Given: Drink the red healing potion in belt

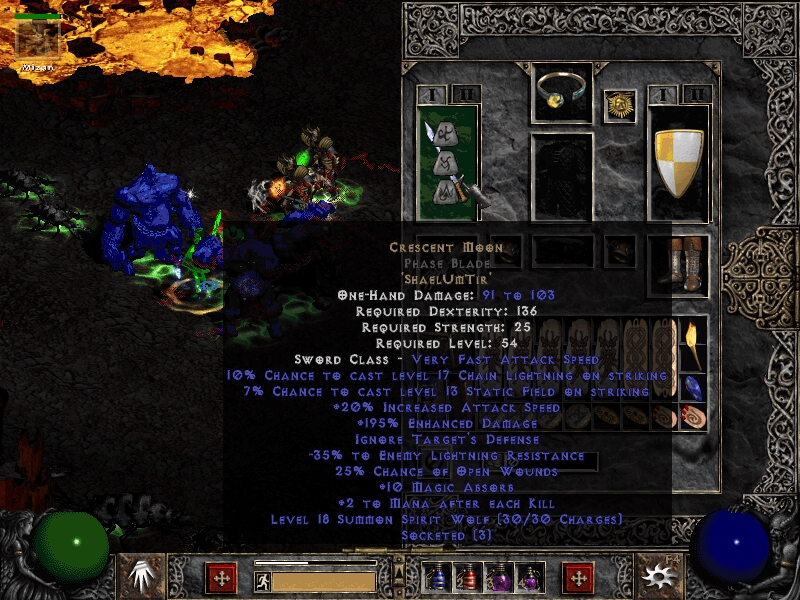Looking at the screenshot, I should [x=467, y=578].
